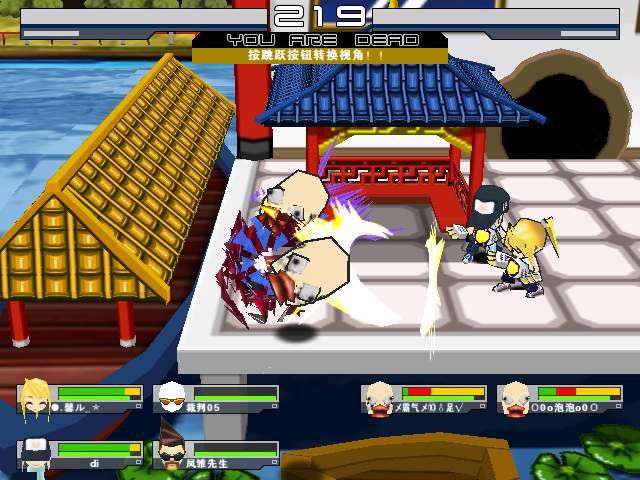
Task: Click the bald enemy portrait beside 裁判05
Action: coord(379,398)
